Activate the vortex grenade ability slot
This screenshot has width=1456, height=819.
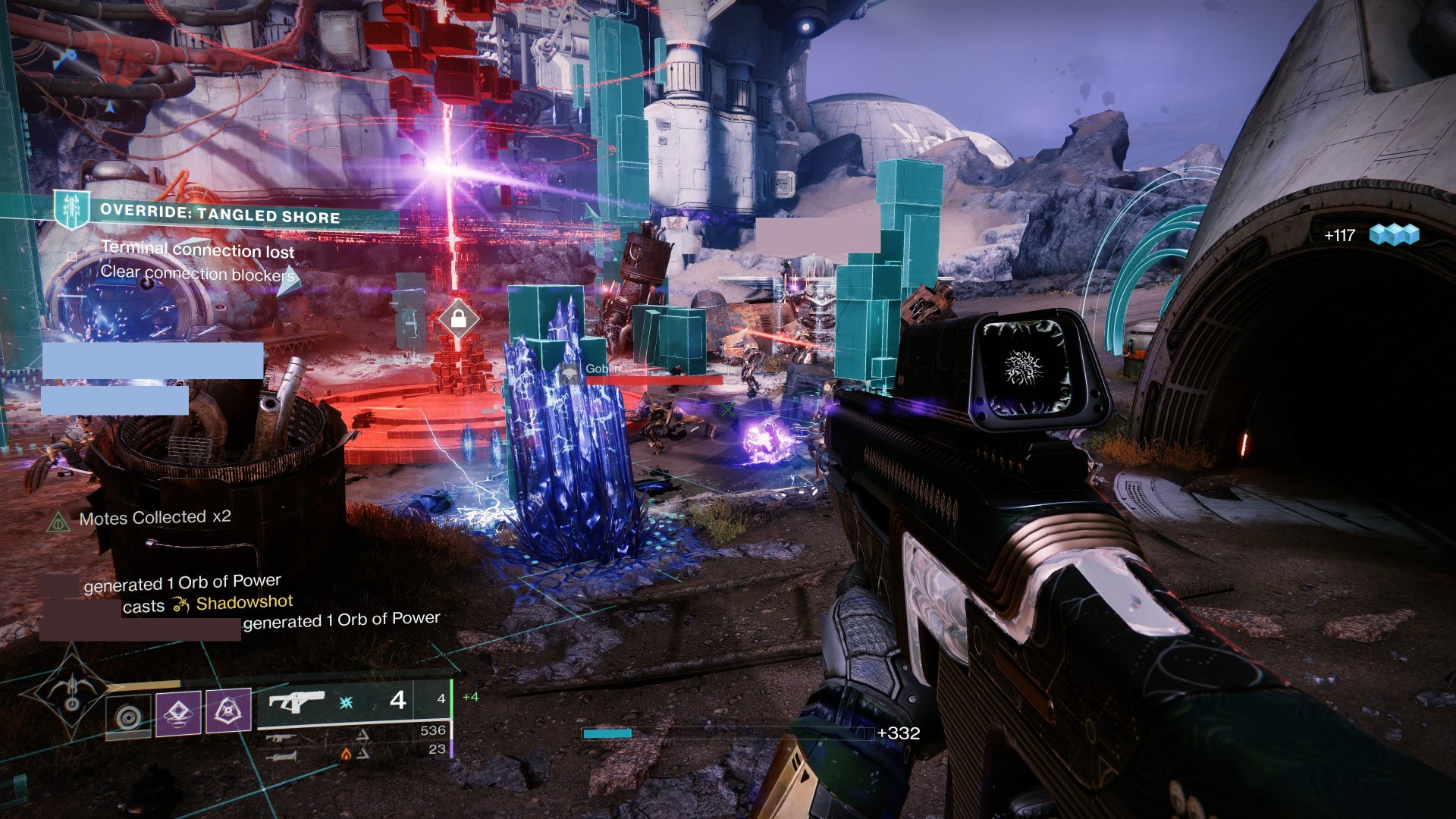point(128,715)
